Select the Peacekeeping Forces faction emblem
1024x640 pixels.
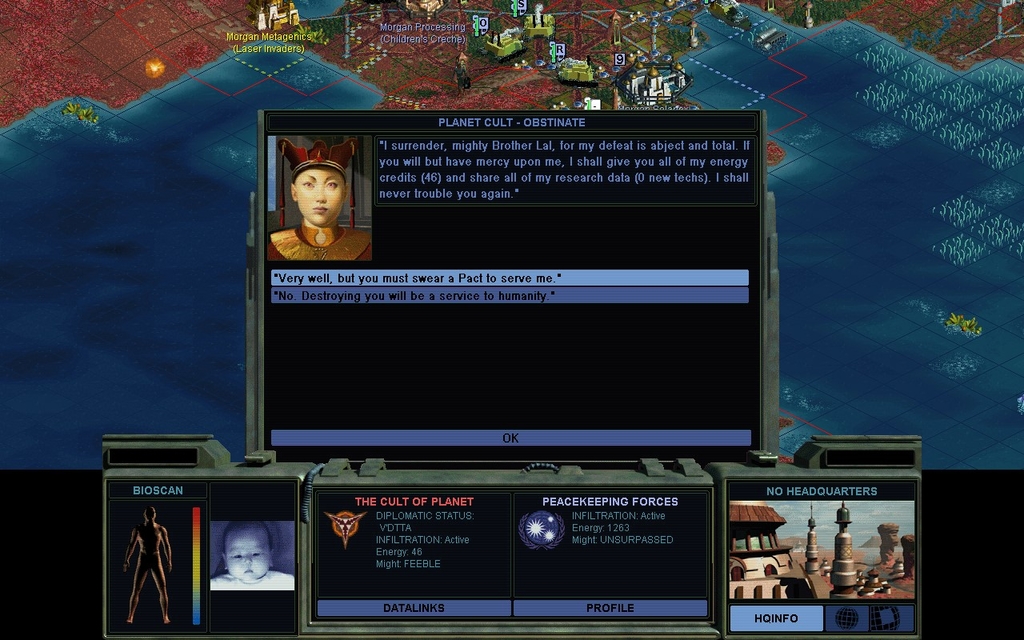(x=541, y=529)
